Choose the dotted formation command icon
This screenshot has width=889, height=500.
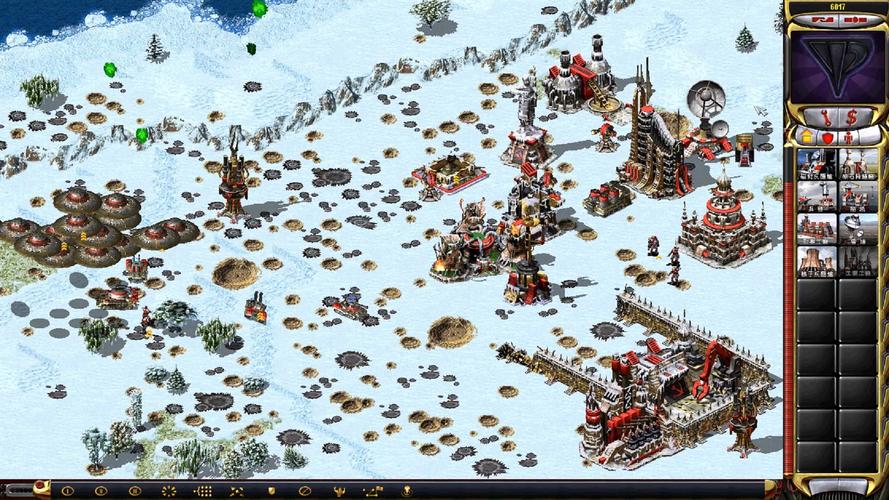[203, 491]
